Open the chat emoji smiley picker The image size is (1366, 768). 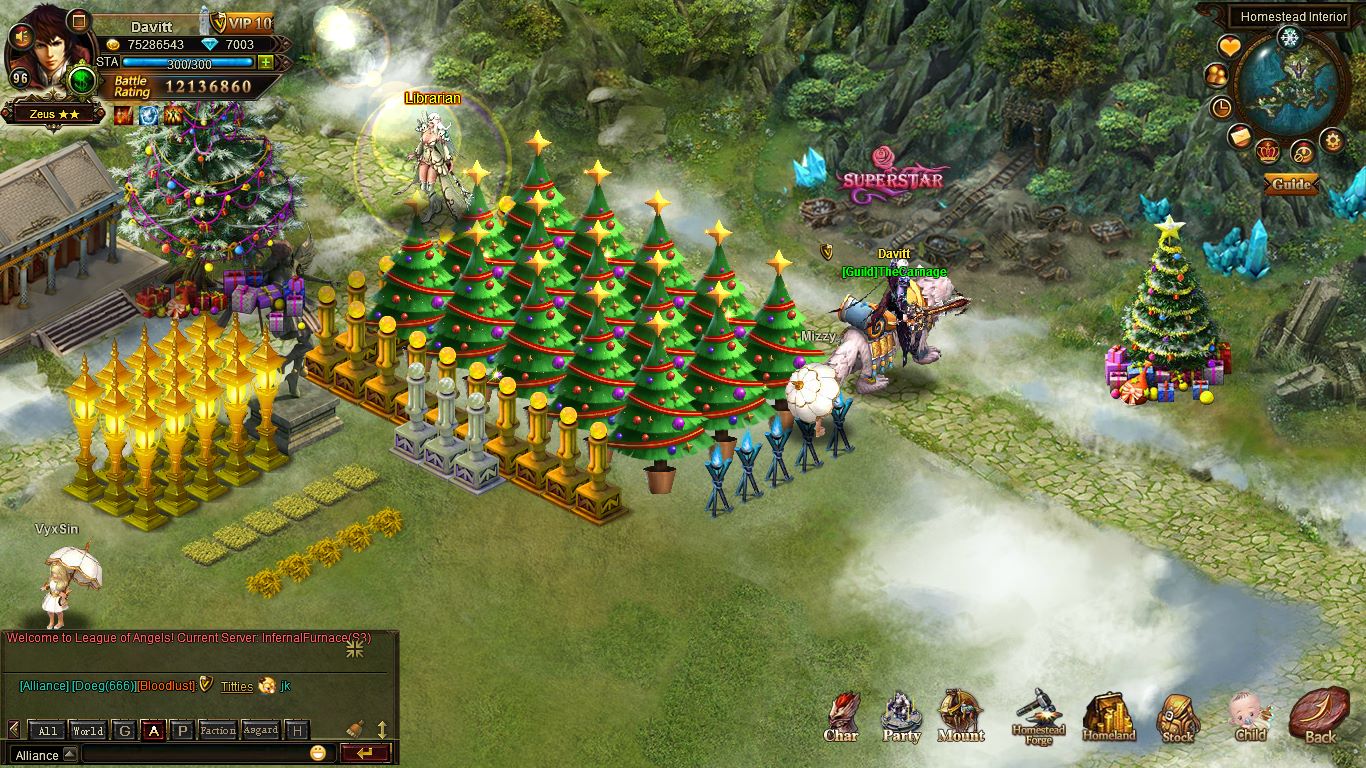coord(318,753)
